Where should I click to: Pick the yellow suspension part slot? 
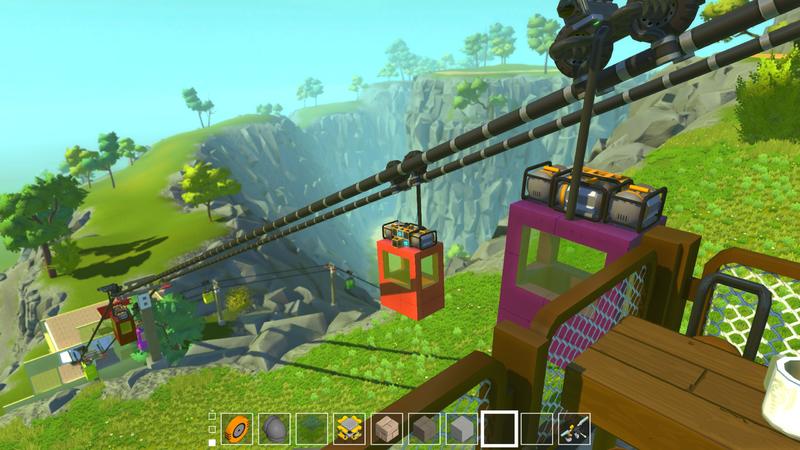point(349,429)
